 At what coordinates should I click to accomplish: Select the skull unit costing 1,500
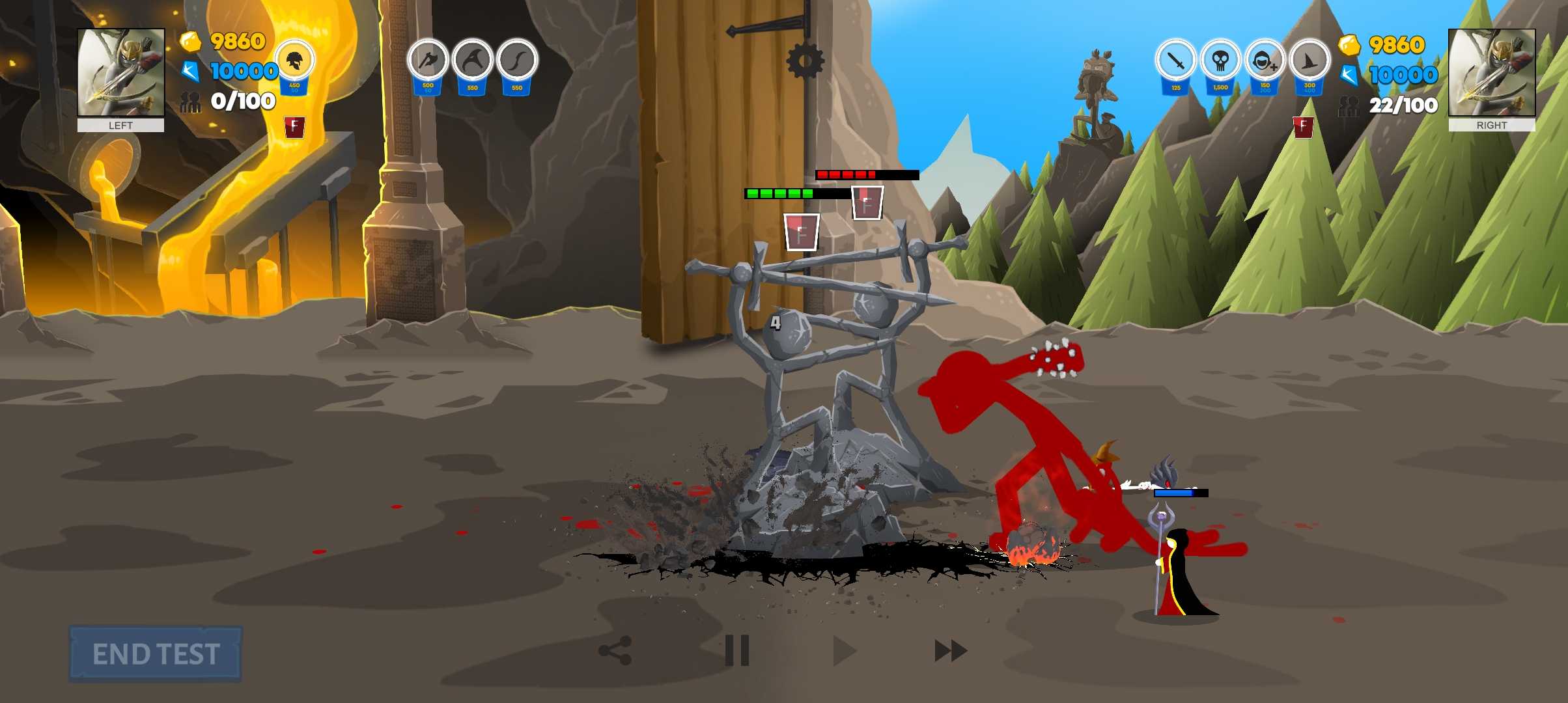click(x=1220, y=62)
